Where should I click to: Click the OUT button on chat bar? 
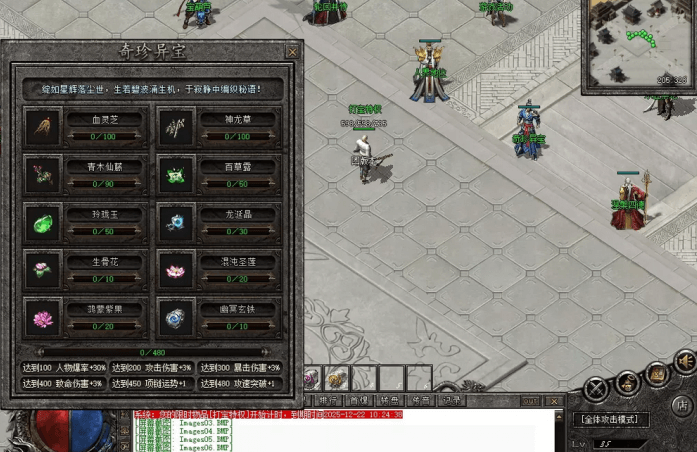pos(530,401)
